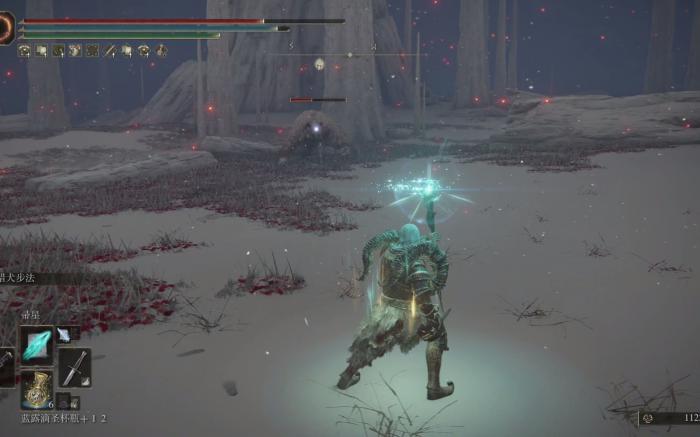Select the glowing blue sorcery spell slot
This screenshot has width=700, height=437.
[x=37, y=345]
